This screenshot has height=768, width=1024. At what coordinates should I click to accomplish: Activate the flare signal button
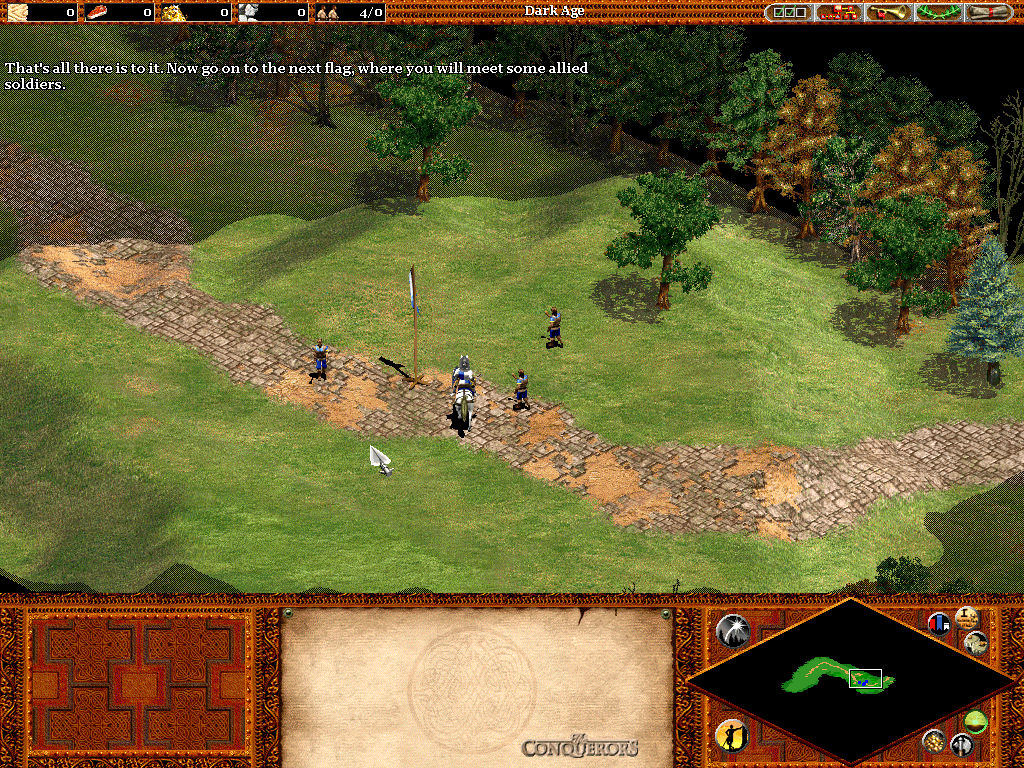(x=733, y=629)
